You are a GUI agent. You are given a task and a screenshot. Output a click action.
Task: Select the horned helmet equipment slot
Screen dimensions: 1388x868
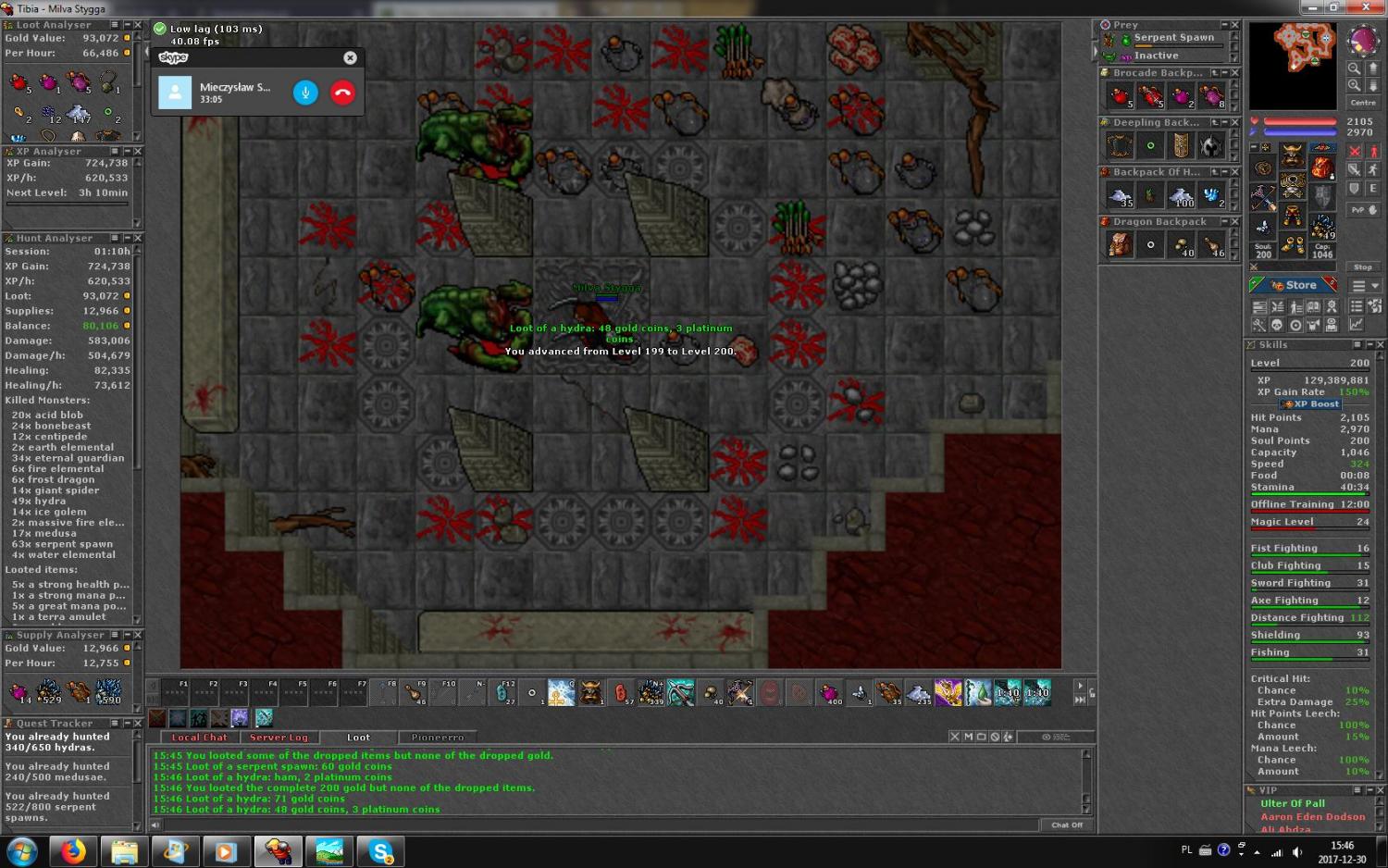[x=1292, y=154]
